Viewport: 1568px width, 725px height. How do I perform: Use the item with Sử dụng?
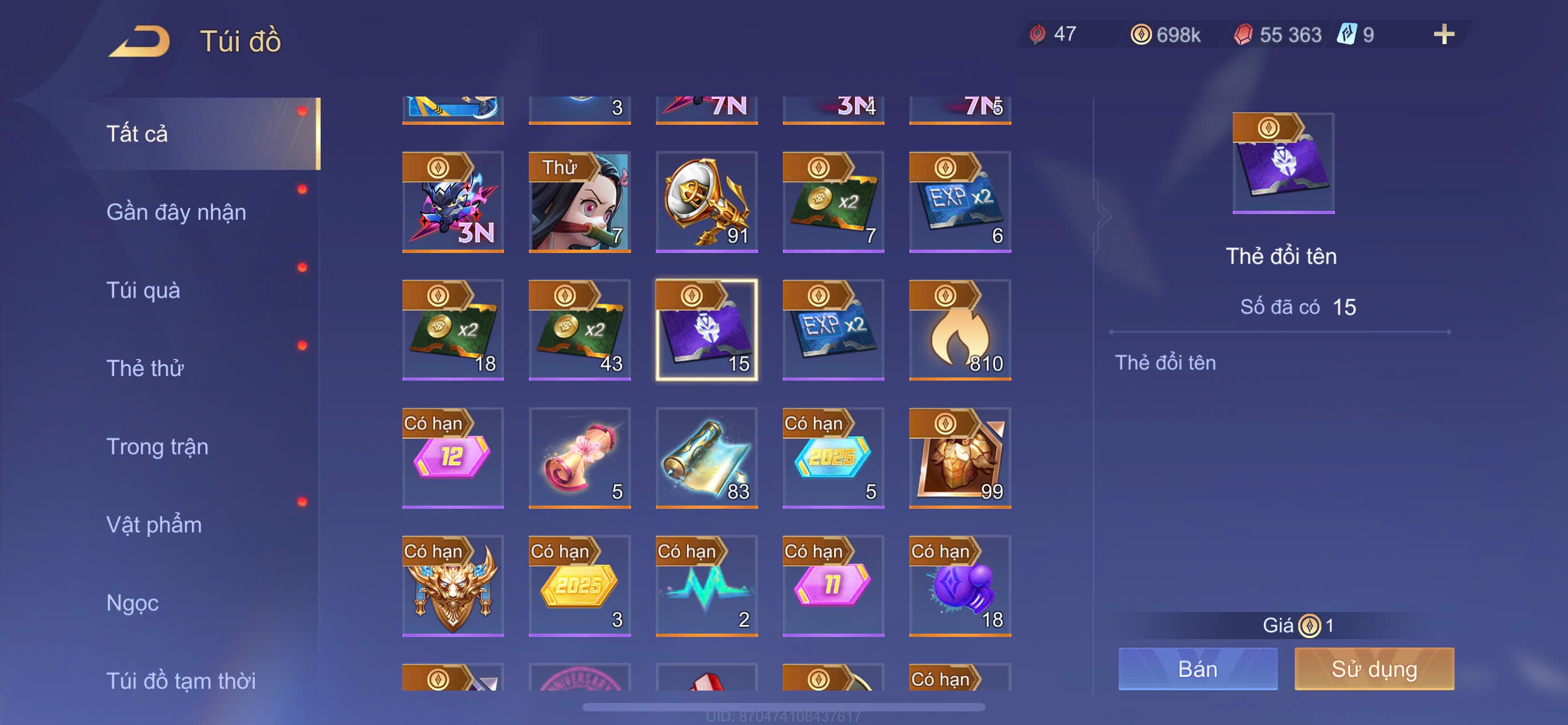tap(1374, 669)
